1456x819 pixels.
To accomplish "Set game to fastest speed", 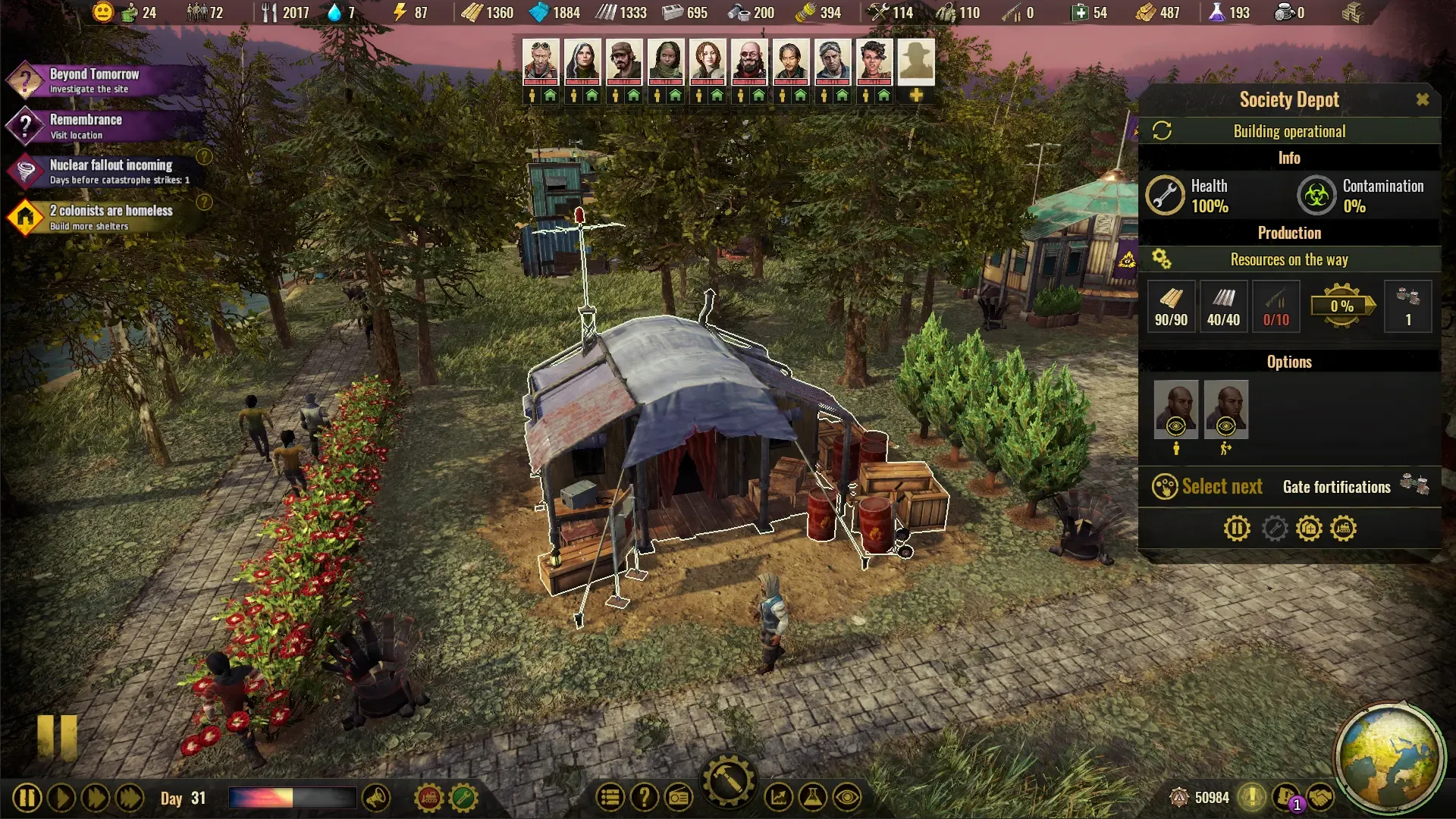I will 130,798.
